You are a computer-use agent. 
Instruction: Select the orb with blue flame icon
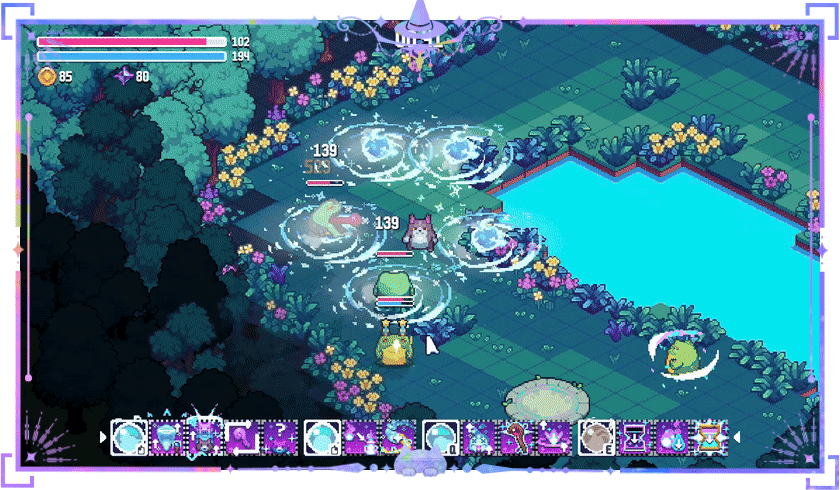(672, 438)
